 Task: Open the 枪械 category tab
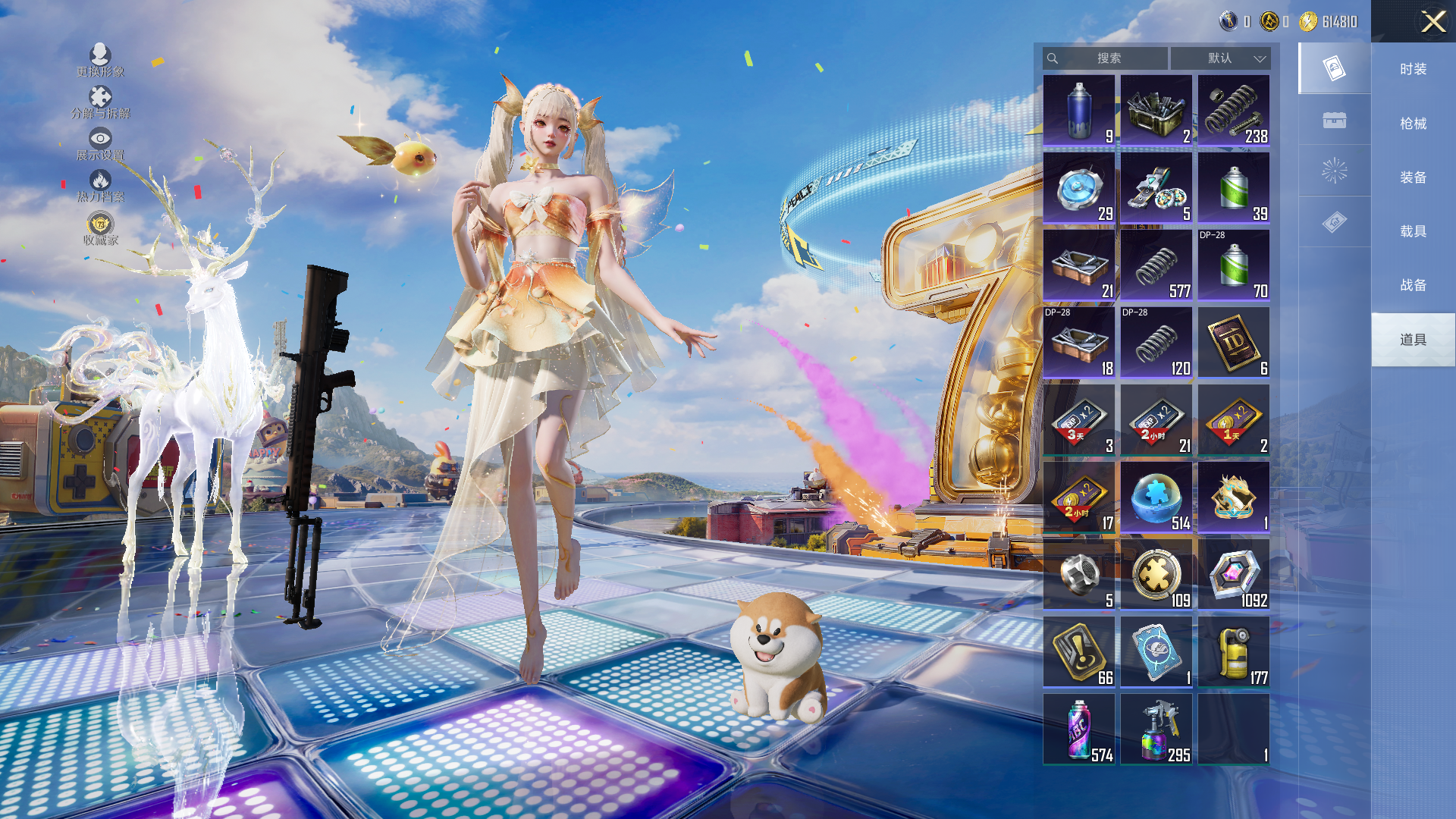point(1413,124)
